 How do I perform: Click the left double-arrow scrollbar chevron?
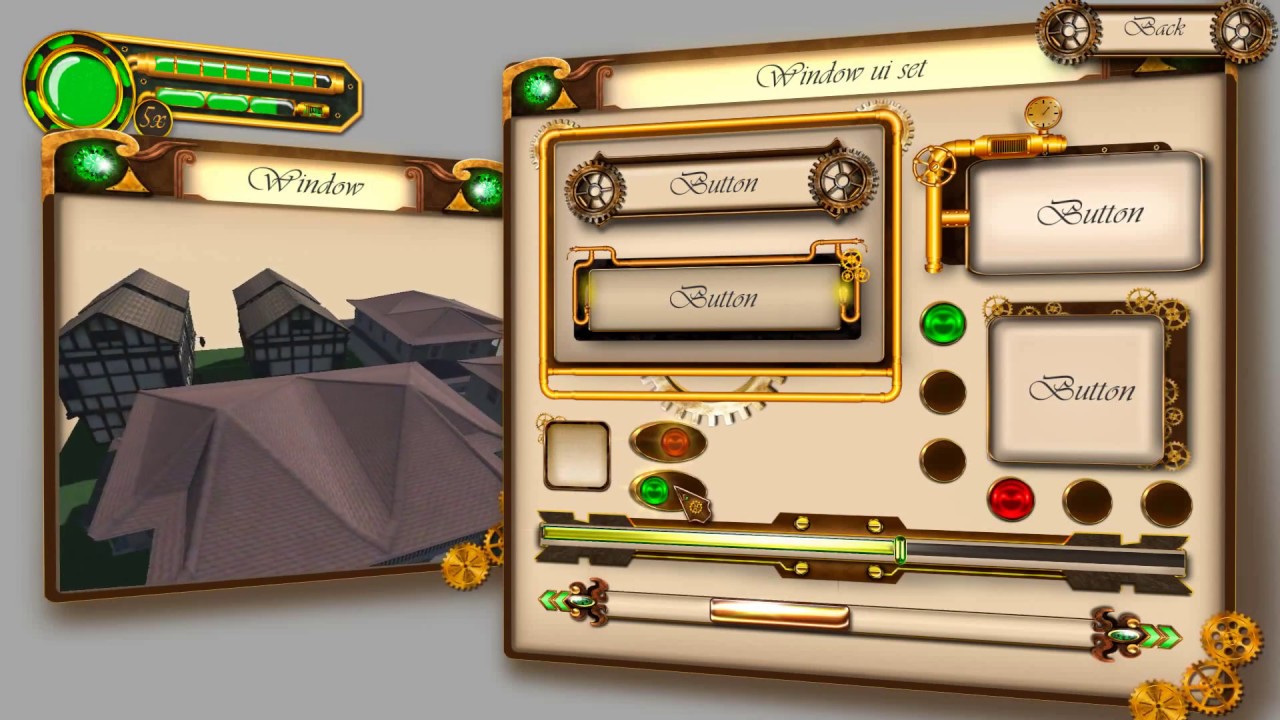pyautogui.click(x=556, y=600)
